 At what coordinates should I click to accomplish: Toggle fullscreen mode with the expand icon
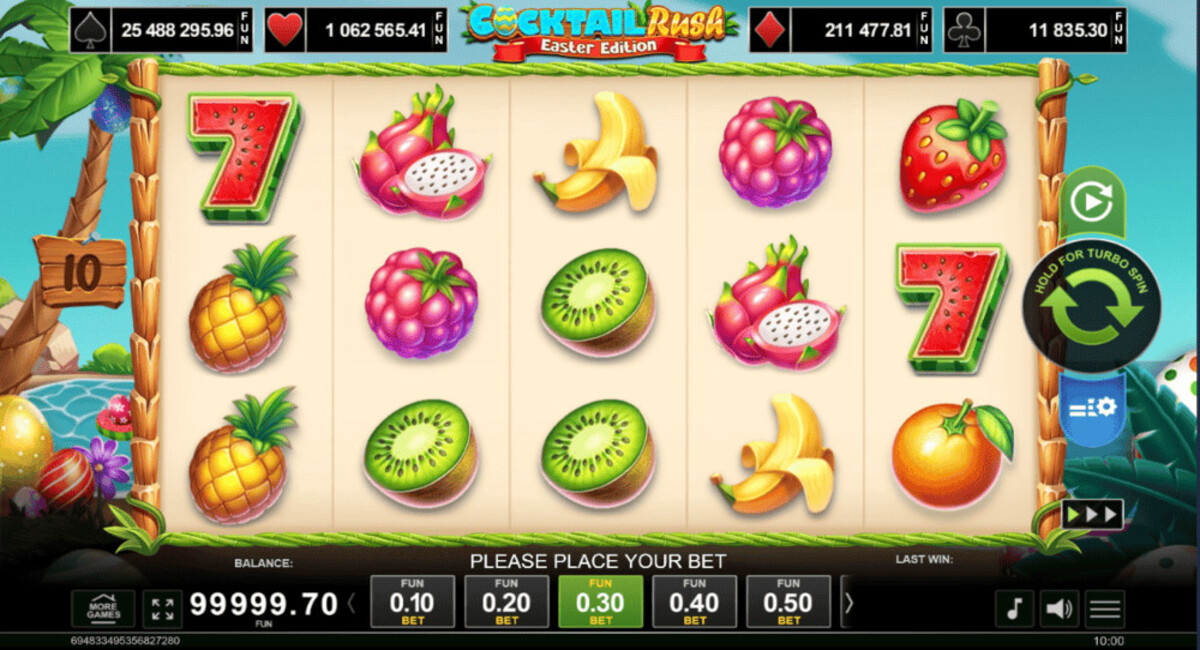click(161, 608)
